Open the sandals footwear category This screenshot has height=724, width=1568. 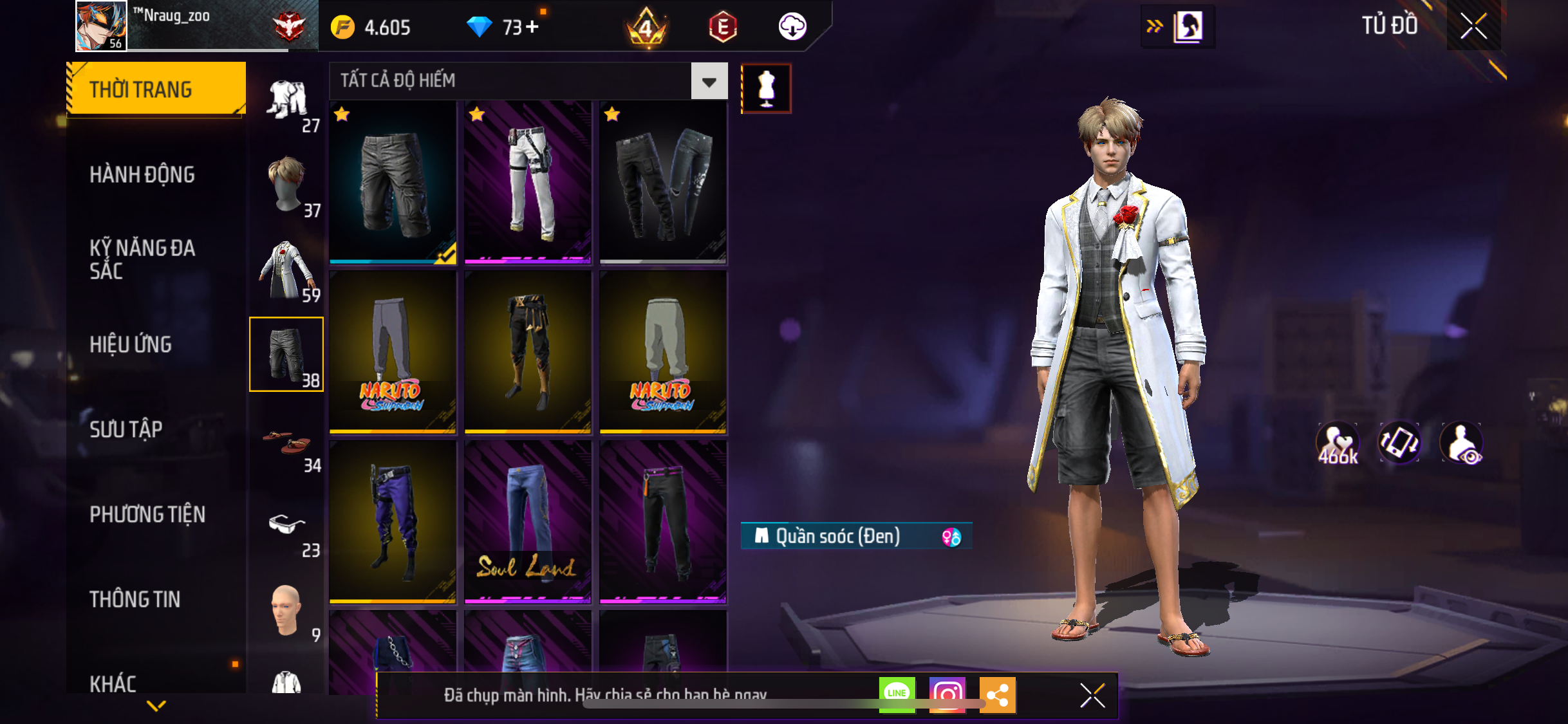point(287,441)
